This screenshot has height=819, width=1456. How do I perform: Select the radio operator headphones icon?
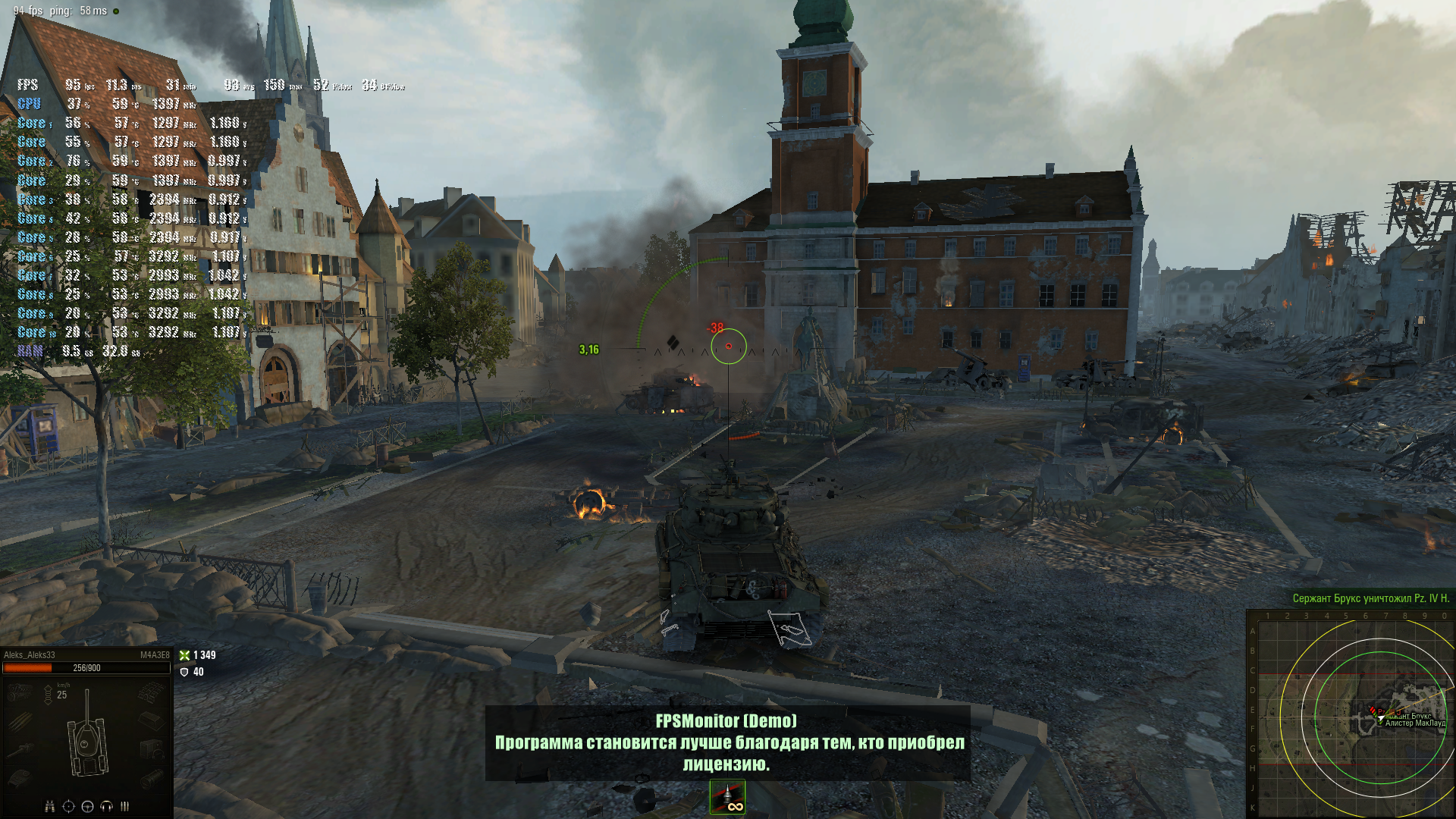106,806
